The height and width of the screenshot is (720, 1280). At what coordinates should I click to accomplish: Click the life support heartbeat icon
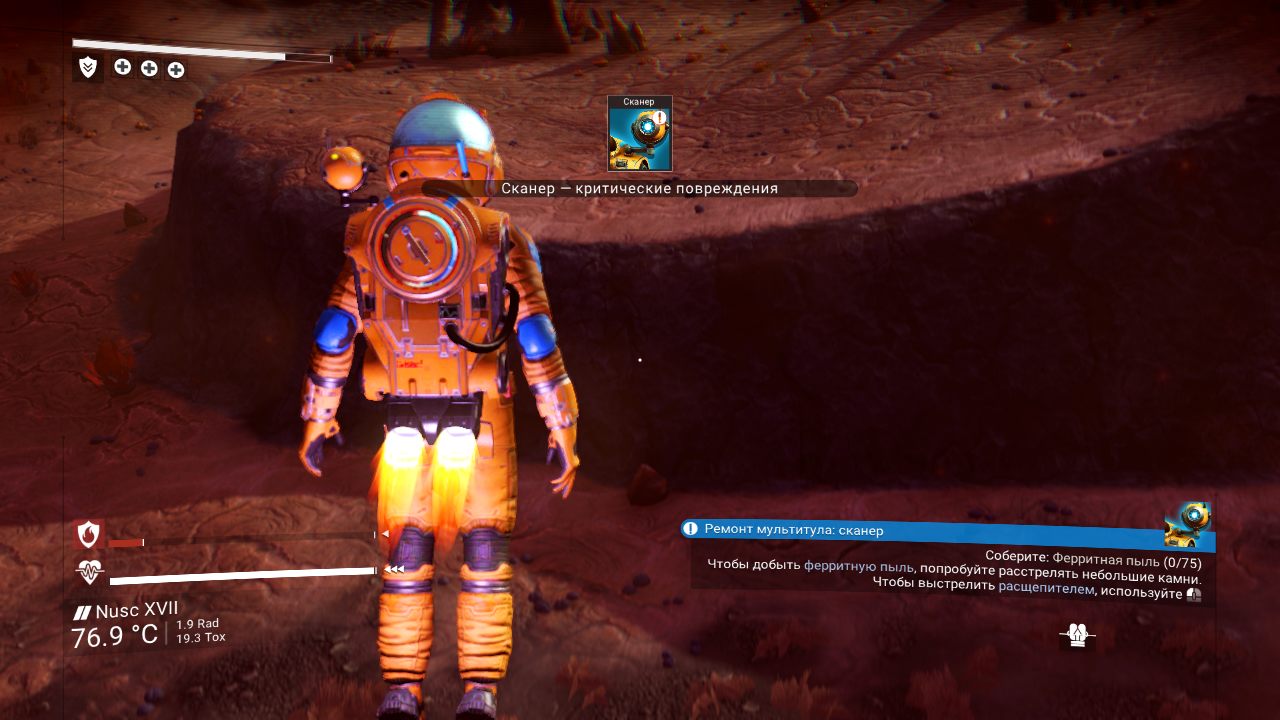tap(90, 572)
